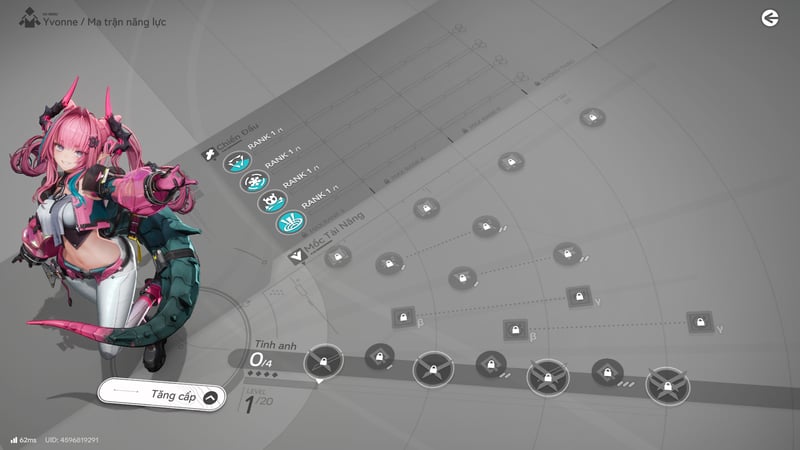Inspect the skull-shaped combat skill icon

[272, 203]
